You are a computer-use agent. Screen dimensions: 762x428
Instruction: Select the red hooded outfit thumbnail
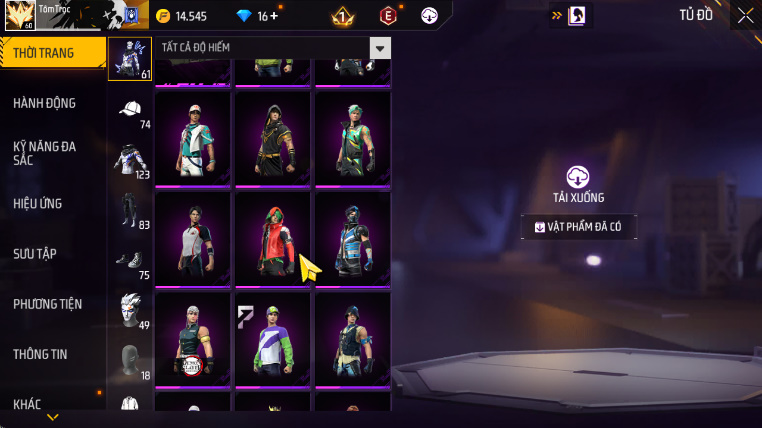(272, 238)
